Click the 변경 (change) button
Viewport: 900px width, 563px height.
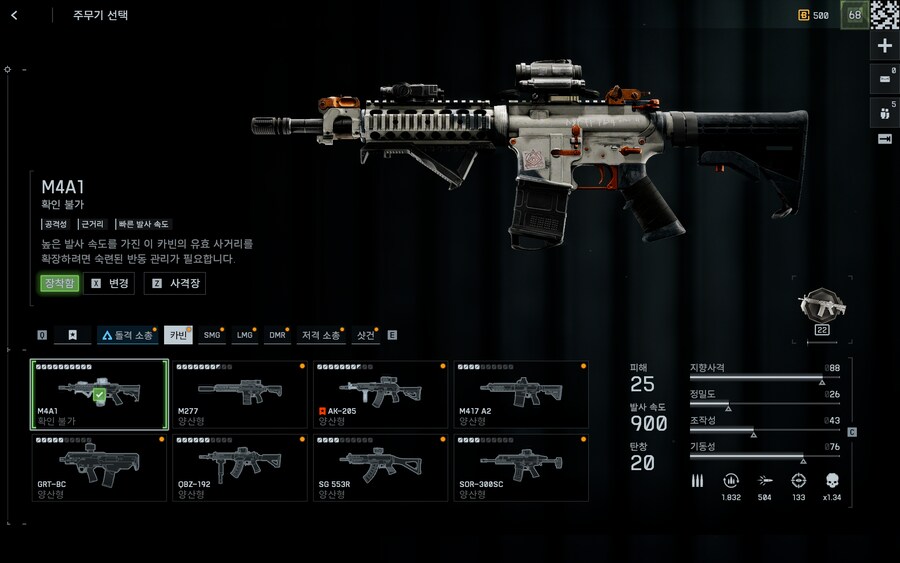(110, 284)
